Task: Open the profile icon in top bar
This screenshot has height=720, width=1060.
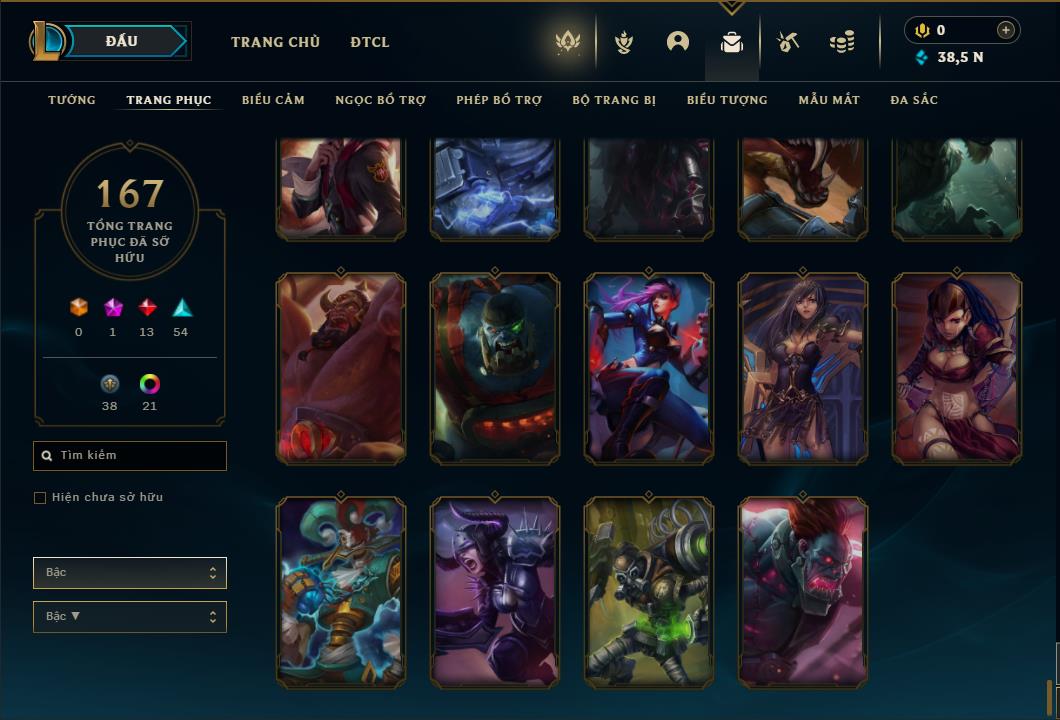Action: [x=678, y=42]
